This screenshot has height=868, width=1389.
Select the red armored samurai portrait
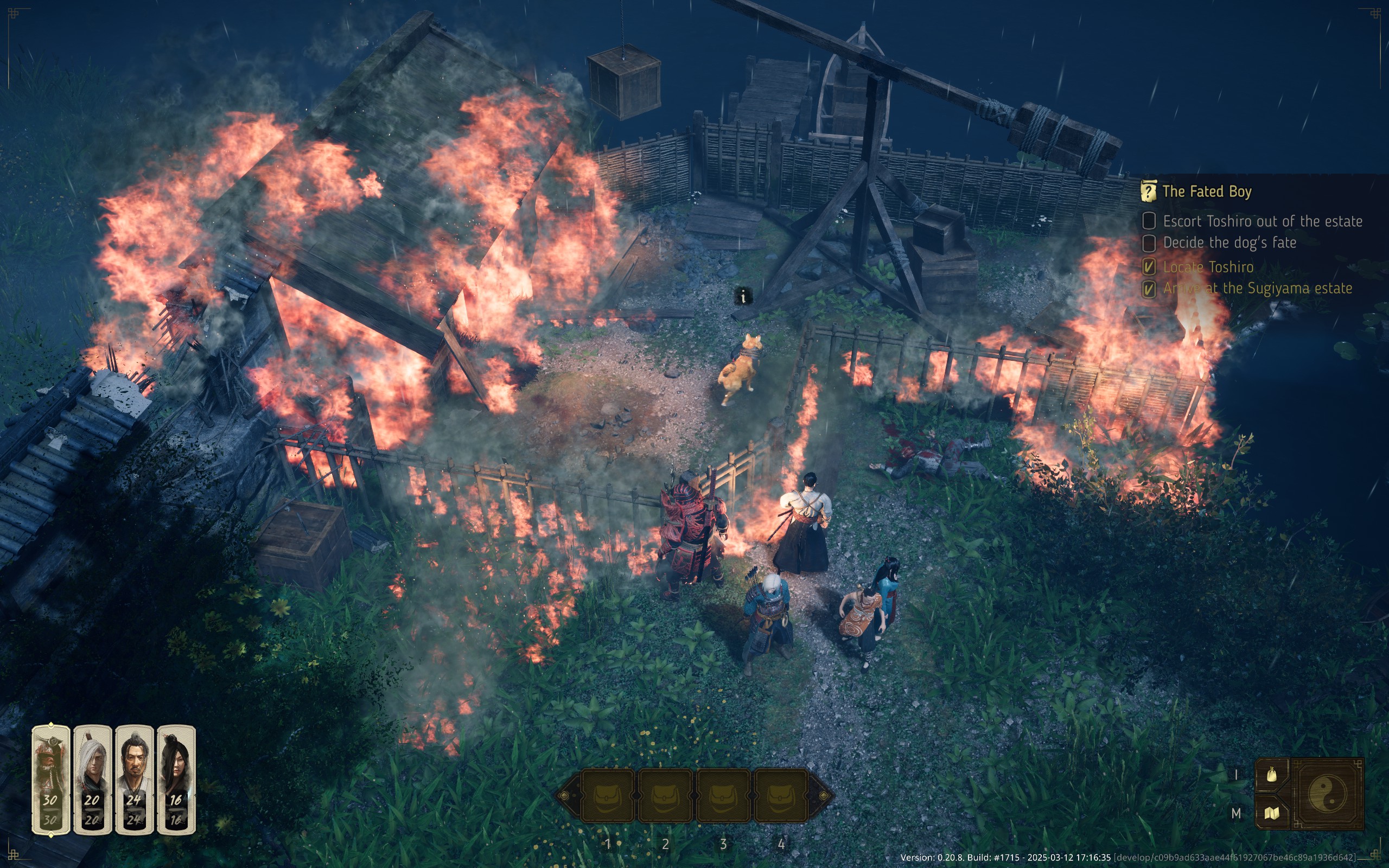50,779
